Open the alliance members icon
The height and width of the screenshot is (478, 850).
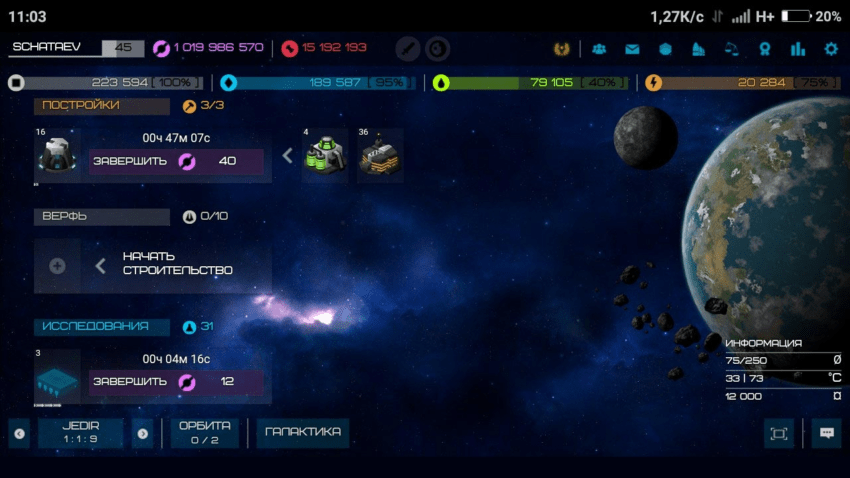click(x=599, y=48)
